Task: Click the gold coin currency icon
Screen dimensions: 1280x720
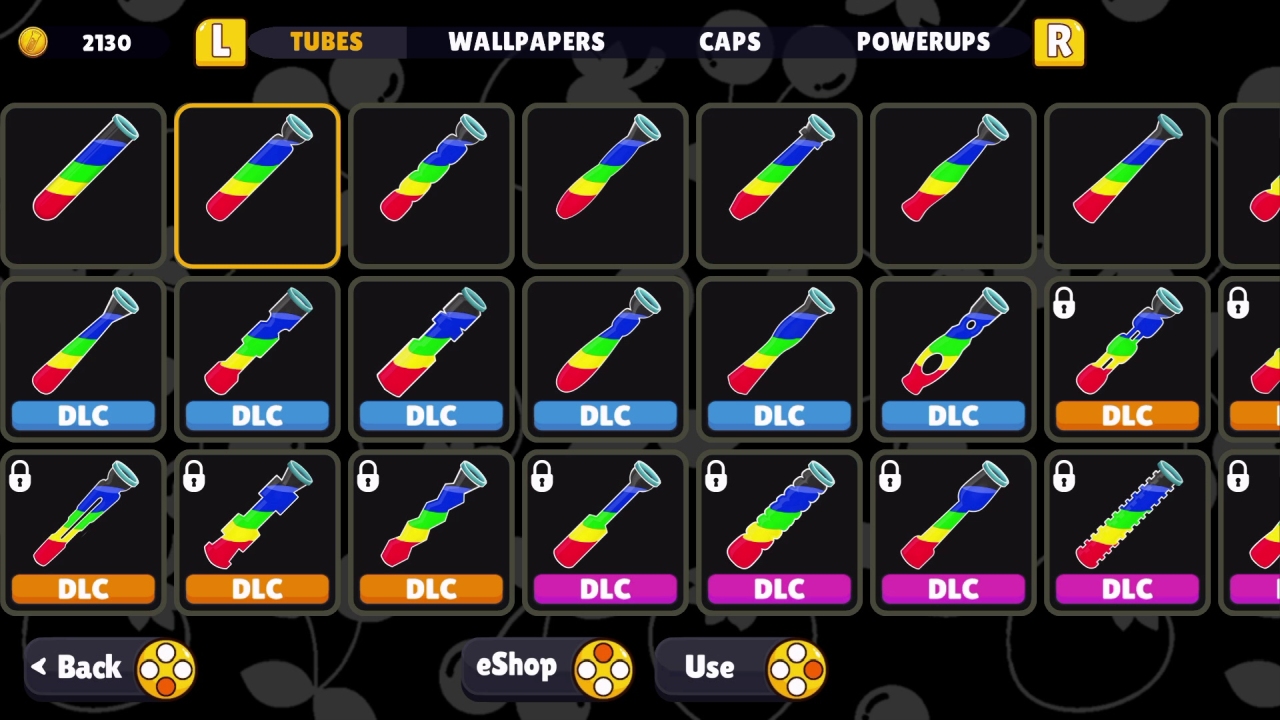Action: click(33, 42)
